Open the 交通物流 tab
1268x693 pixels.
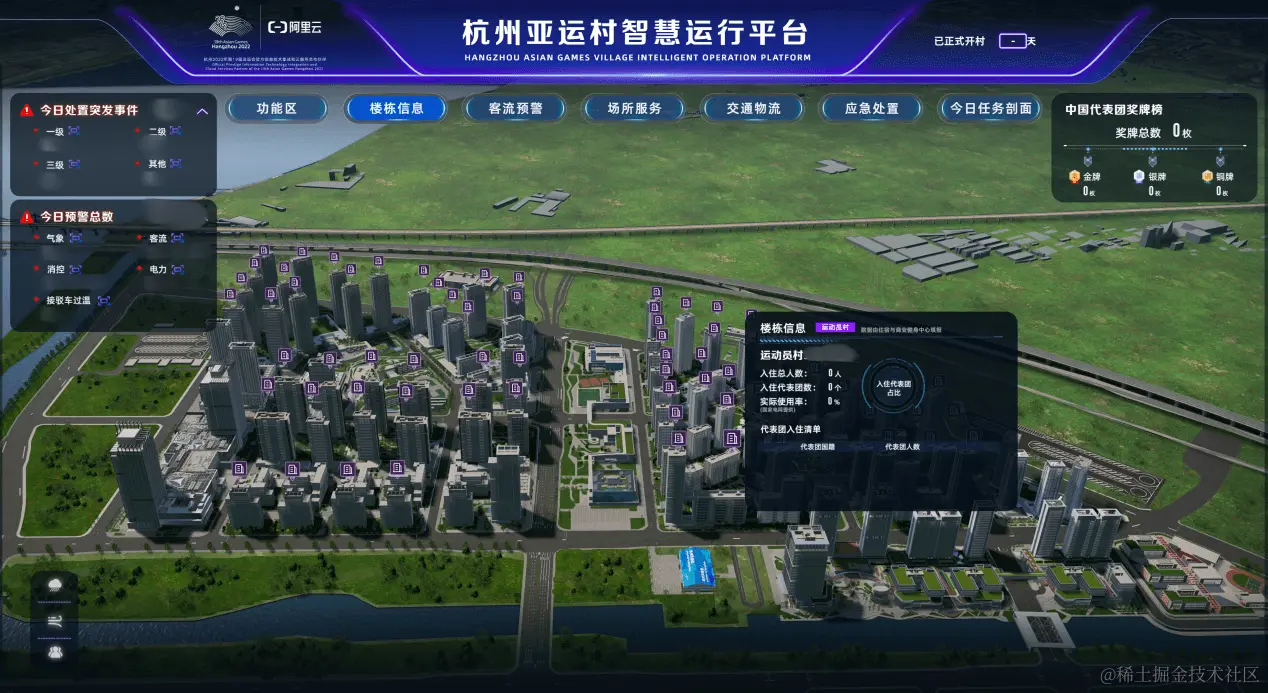point(753,108)
